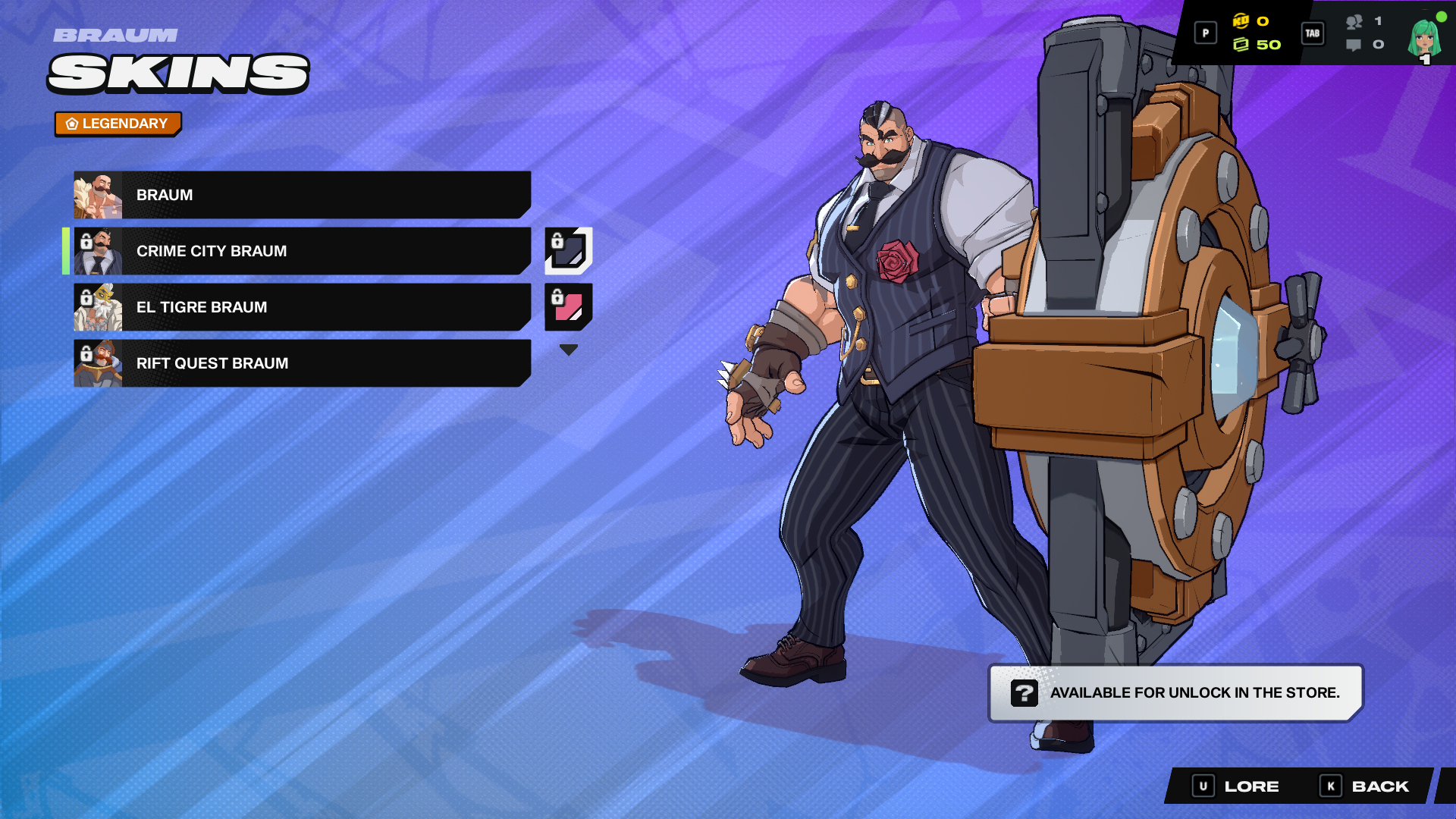Viewport: 1456px width, 819px height.
Task: Click the lock icon on Rift Quest Braum row
Action: 86,353
